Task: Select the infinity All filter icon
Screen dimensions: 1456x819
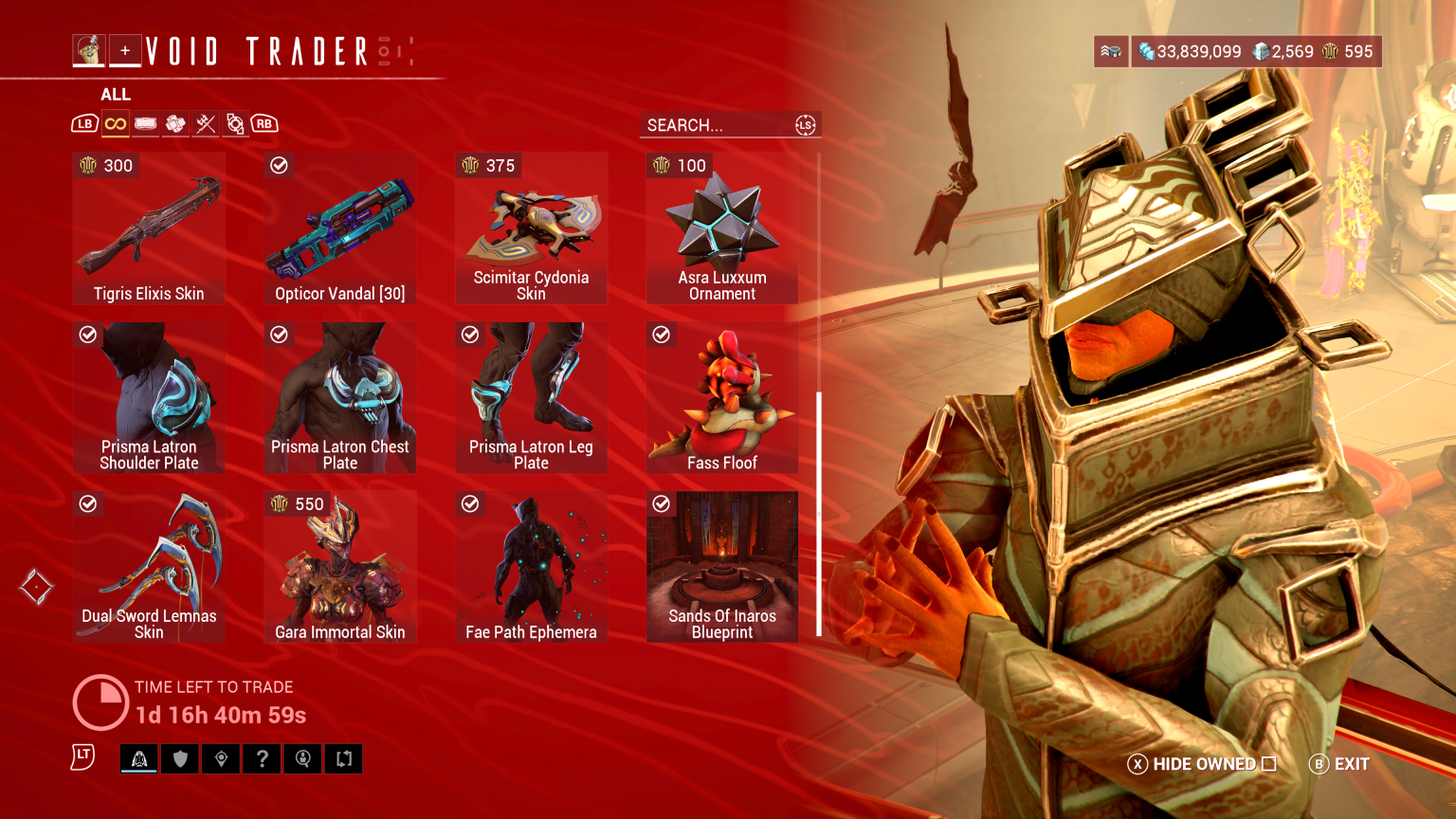Action: point(115,123)
